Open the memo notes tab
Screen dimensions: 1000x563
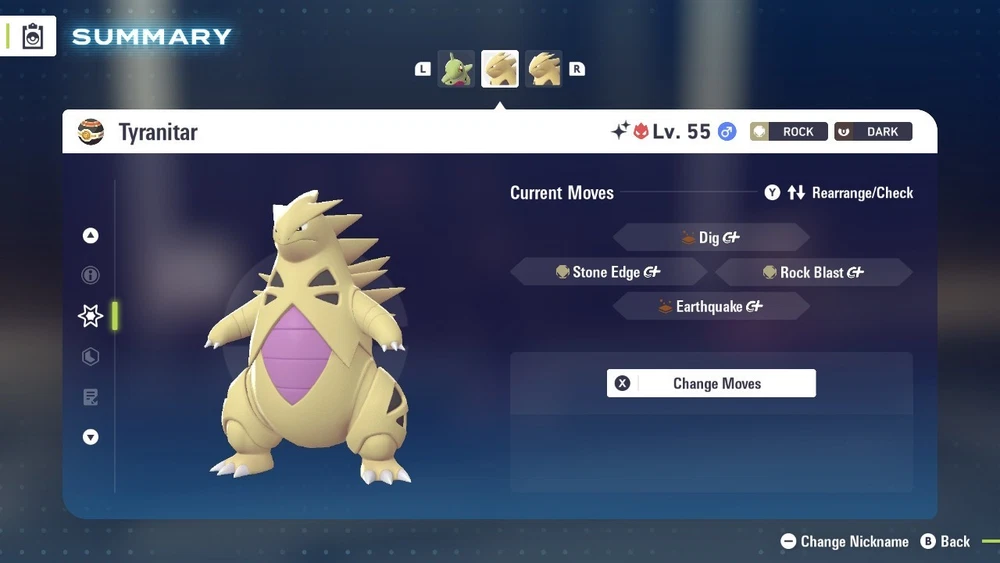(91, 398)
